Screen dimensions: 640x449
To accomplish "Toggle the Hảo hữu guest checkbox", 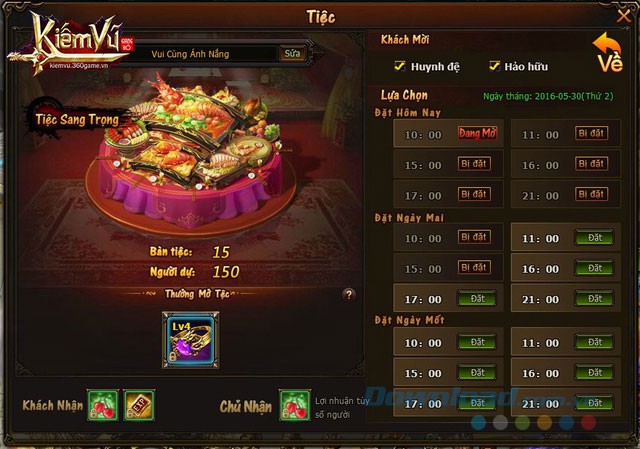I will point(494,67).
